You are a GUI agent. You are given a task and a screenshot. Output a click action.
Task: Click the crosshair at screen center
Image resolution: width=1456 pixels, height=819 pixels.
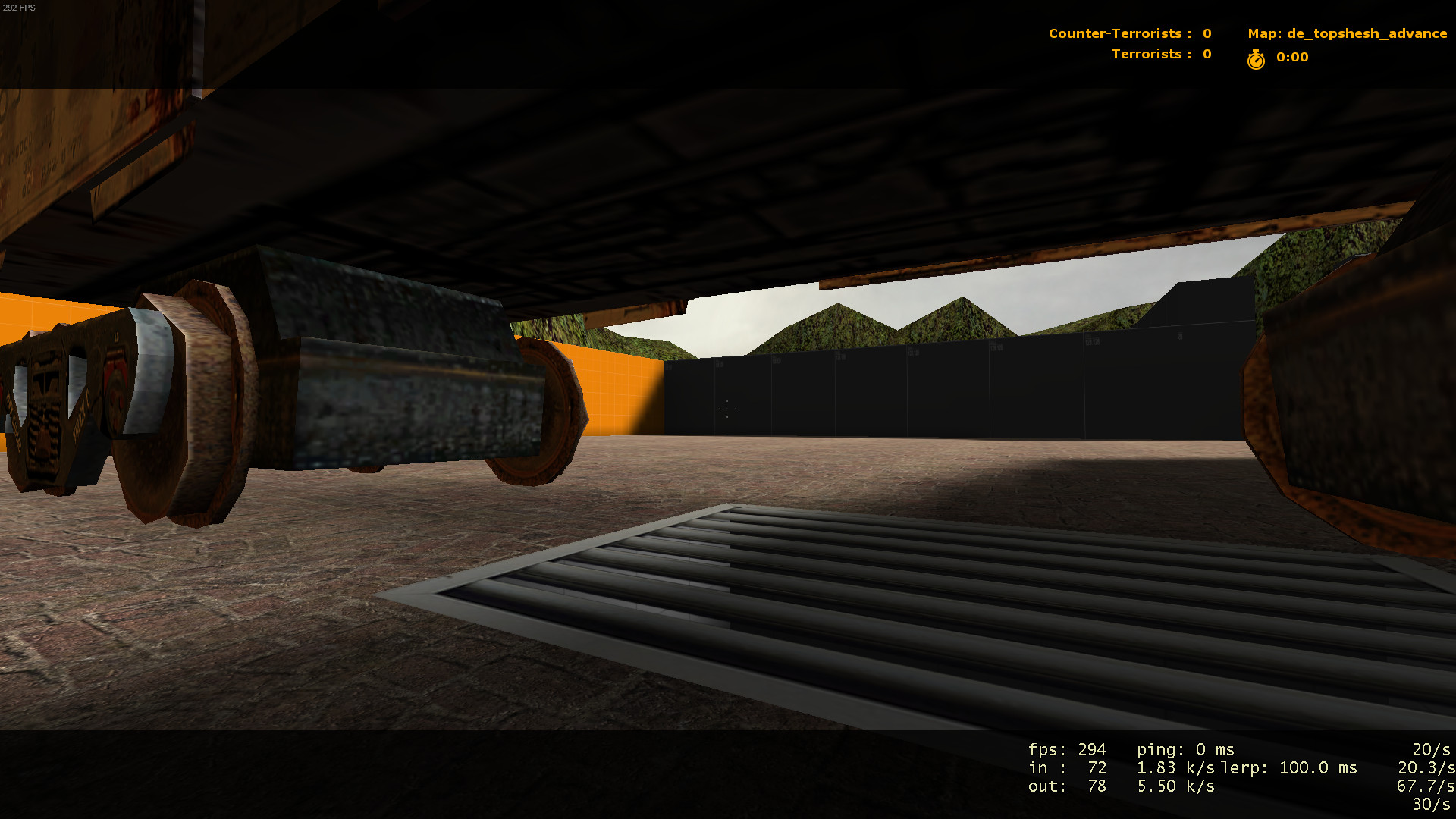726,409
